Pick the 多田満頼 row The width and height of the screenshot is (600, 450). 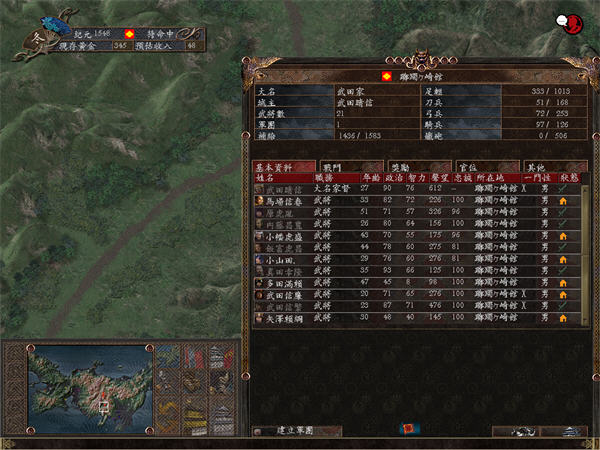(x=283, y=282)
